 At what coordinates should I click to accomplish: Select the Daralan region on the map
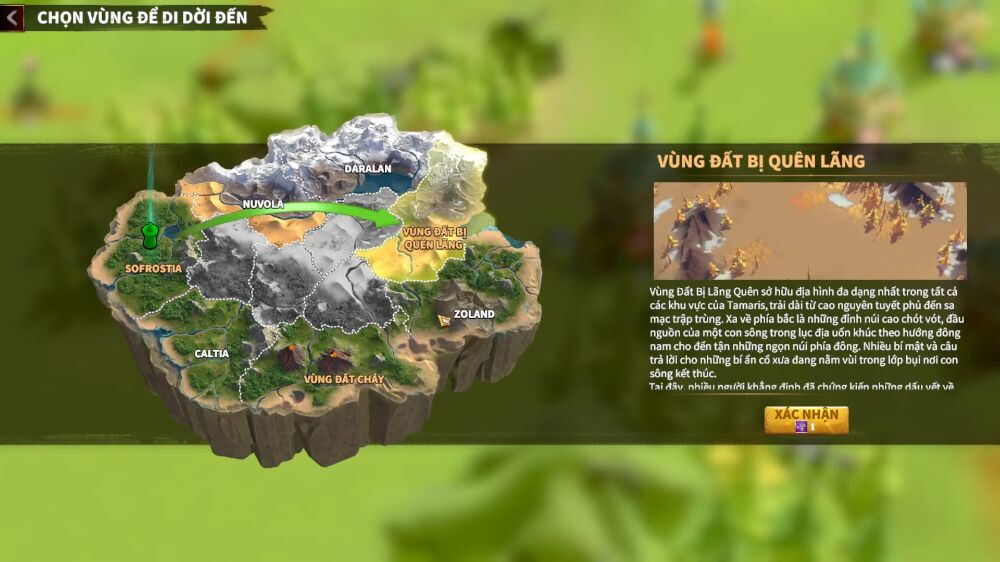coord(367,168)
